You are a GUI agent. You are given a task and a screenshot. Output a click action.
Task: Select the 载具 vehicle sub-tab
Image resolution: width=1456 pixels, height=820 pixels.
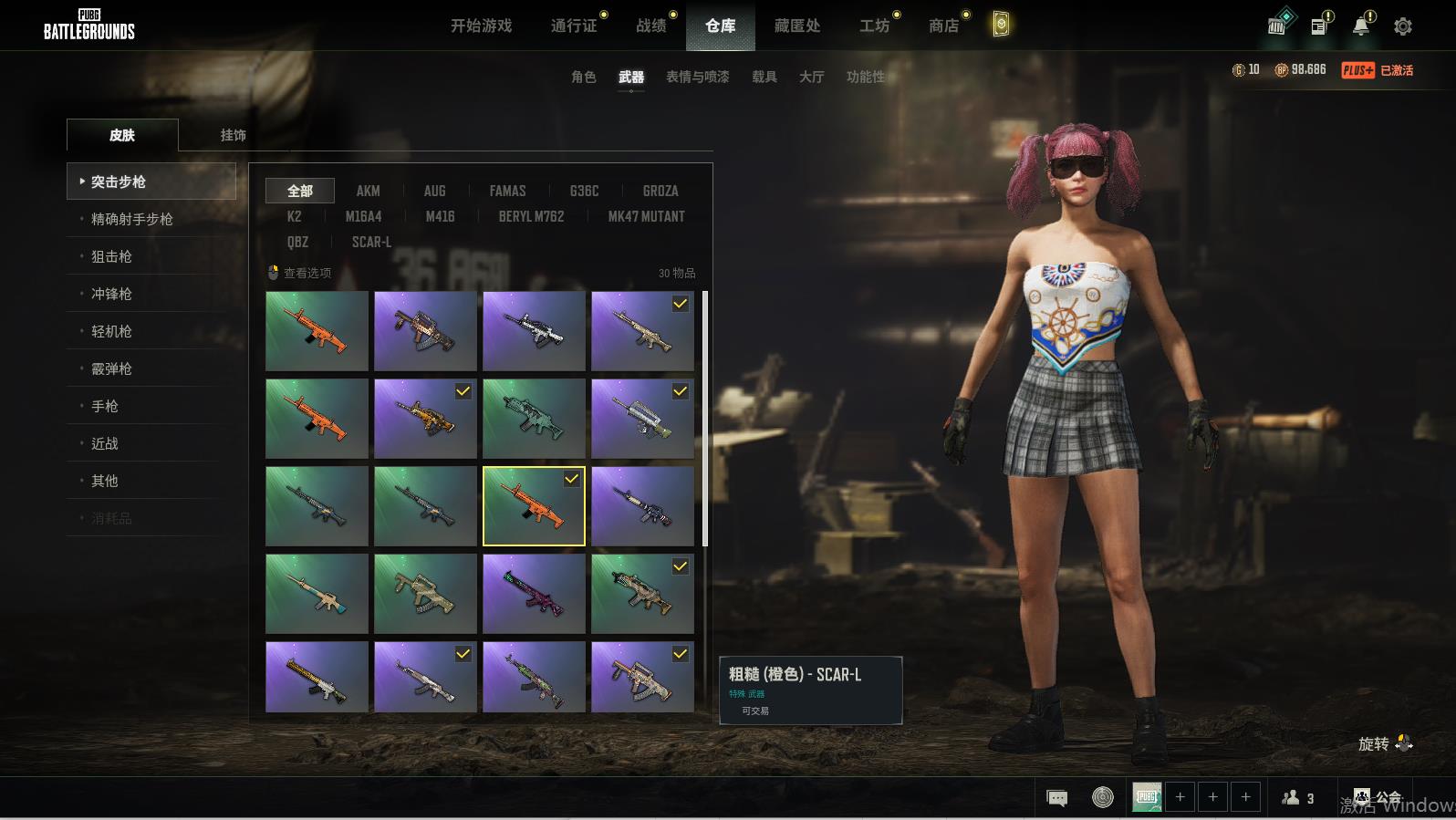(764, 77)
